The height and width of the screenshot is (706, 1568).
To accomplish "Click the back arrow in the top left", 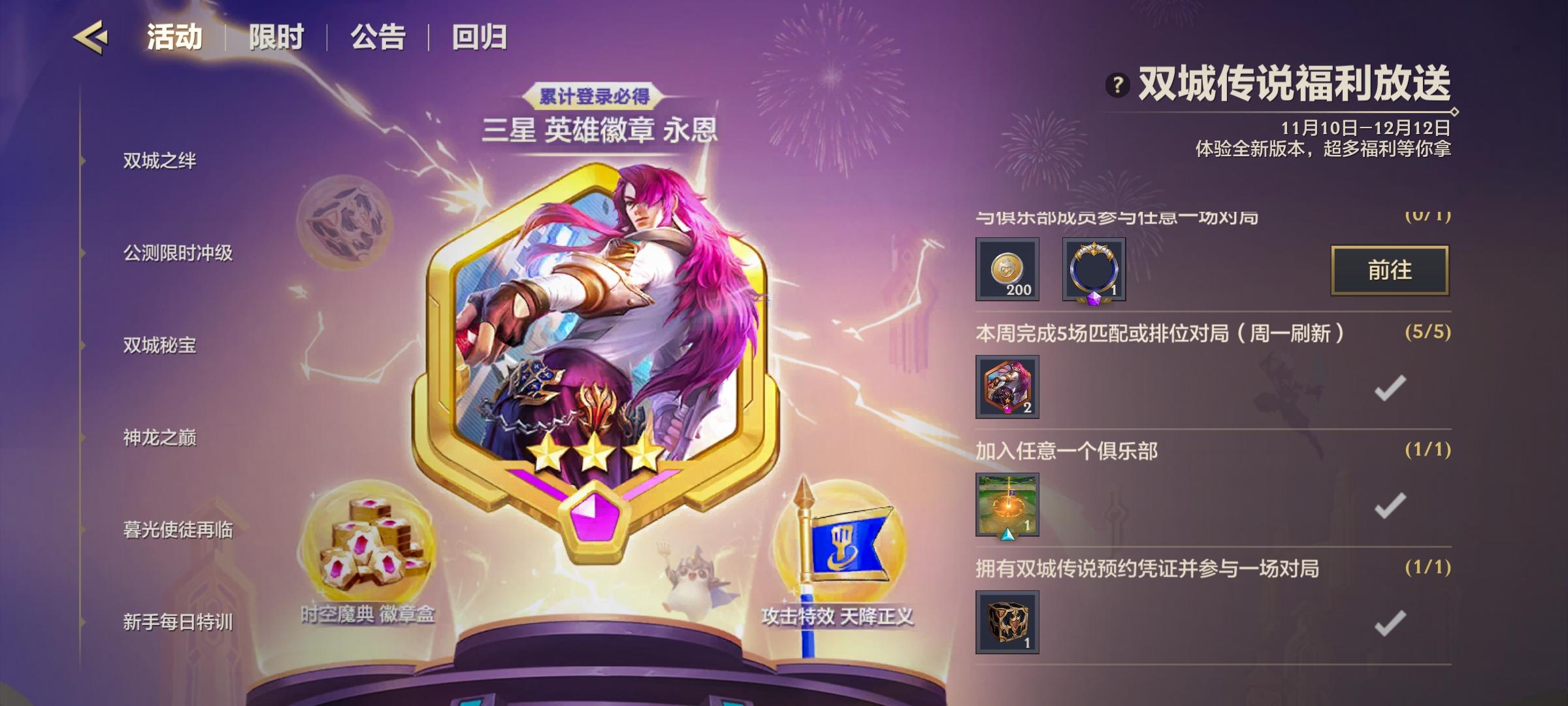I will (x=91, y=37).
